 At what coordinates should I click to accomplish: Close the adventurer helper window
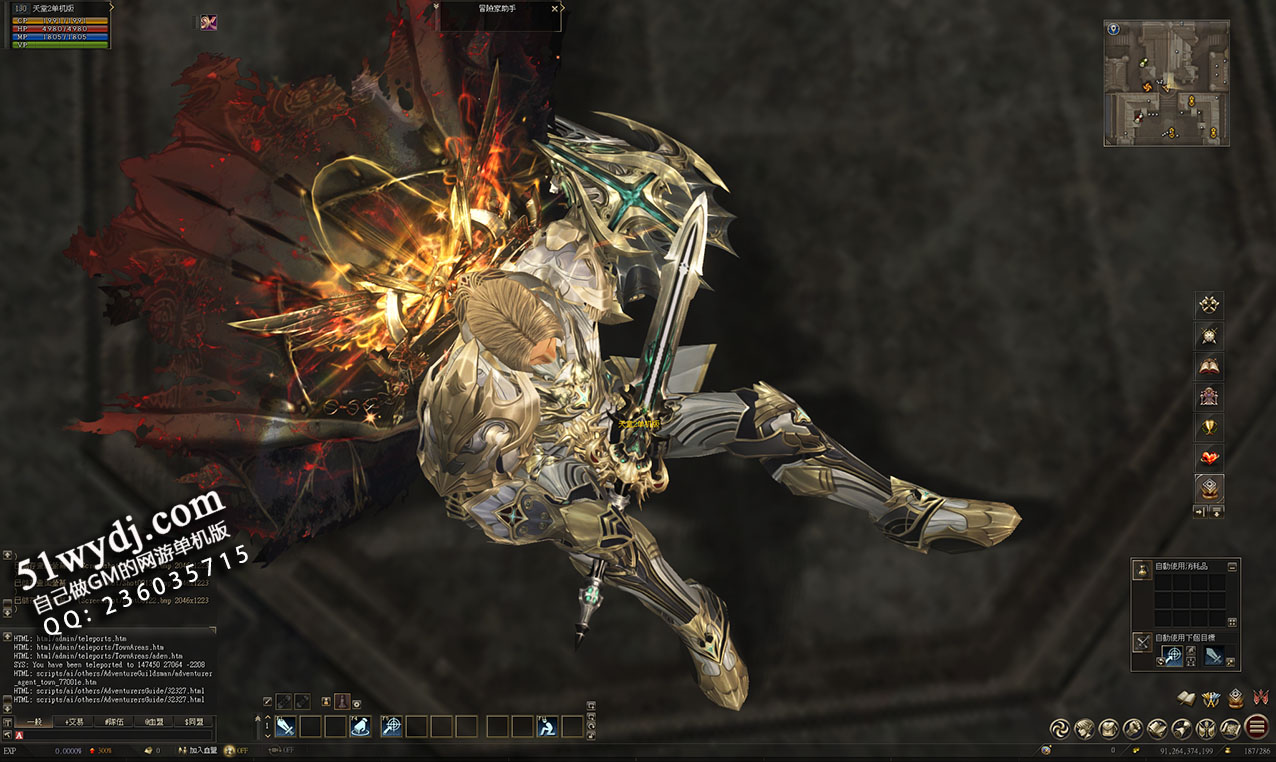coord(555,9)
